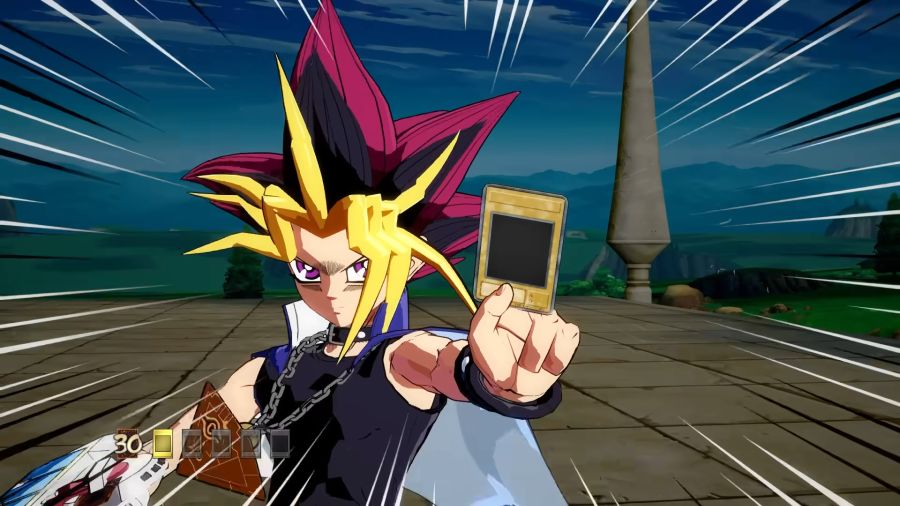
Task: Select the highlighted gold card slot
Action: [163, 442]
